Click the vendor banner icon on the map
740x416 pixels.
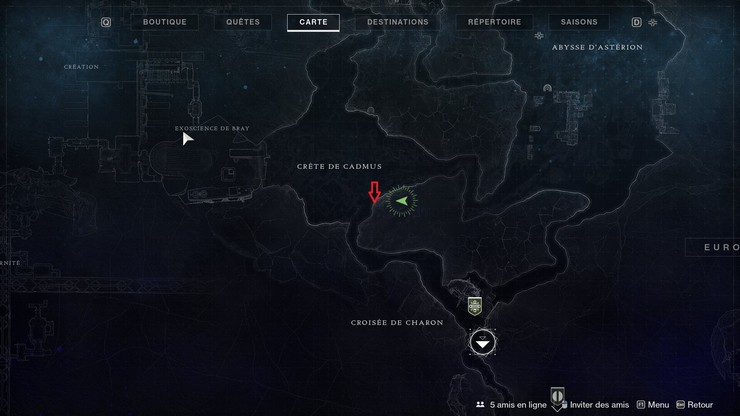[x=475, y=306]
